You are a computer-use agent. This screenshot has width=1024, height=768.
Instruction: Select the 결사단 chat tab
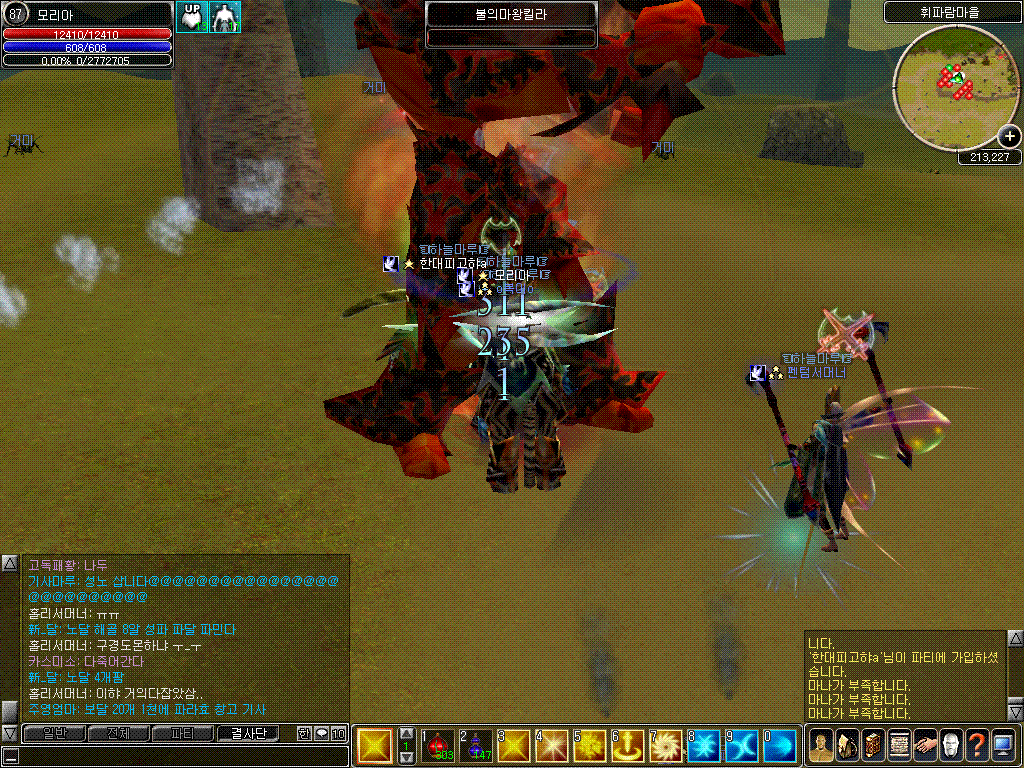pos(247,733)
